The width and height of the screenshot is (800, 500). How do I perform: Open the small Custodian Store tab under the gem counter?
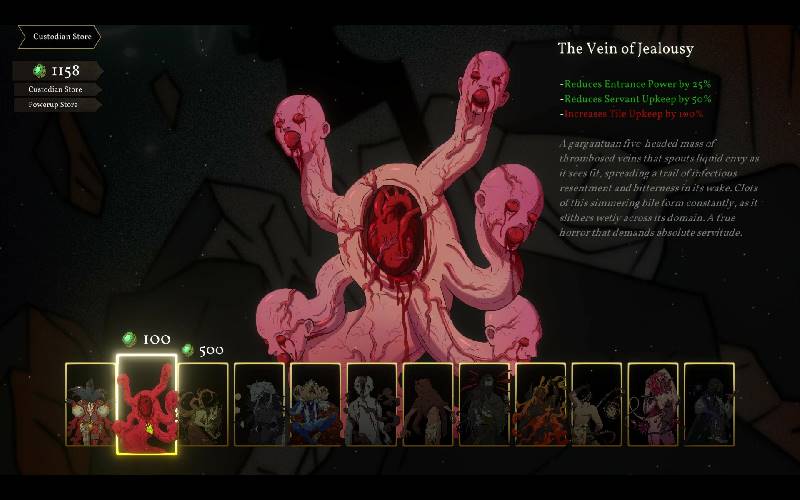pyautogui.click(x=54, y=89)
